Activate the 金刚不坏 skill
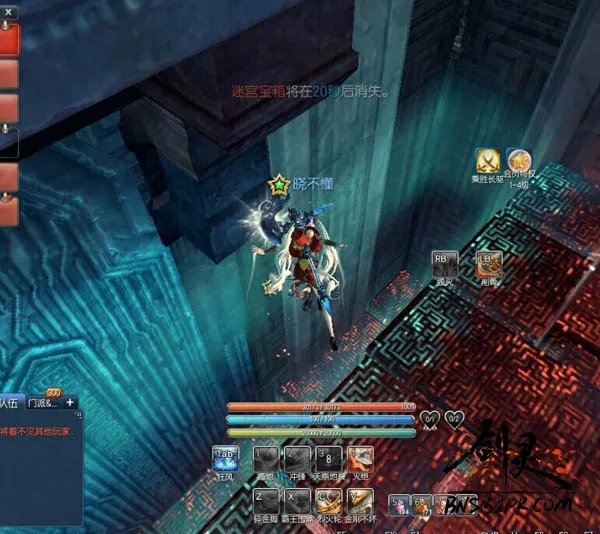 [360, 500]
